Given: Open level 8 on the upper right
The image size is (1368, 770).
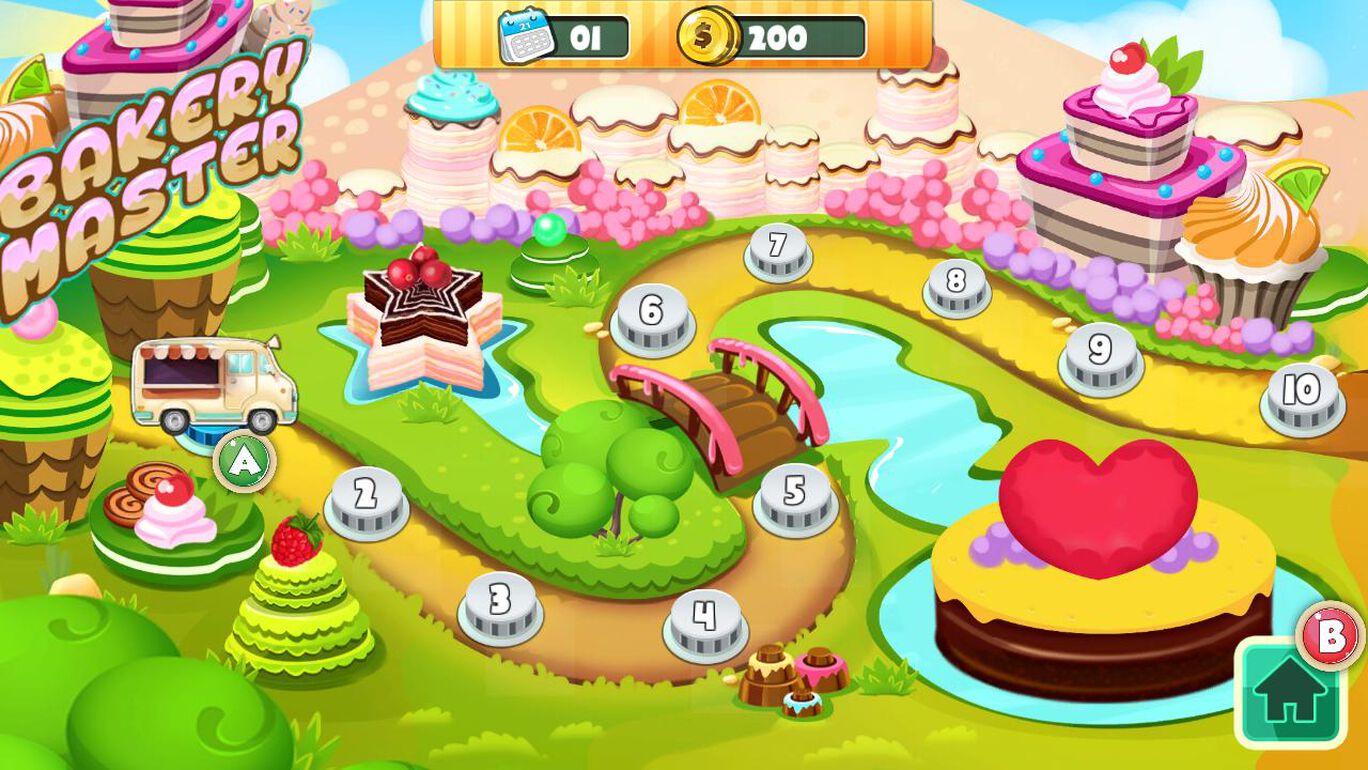Looking at the screenshot, I should pyautogui.click(x=955, y=288).
